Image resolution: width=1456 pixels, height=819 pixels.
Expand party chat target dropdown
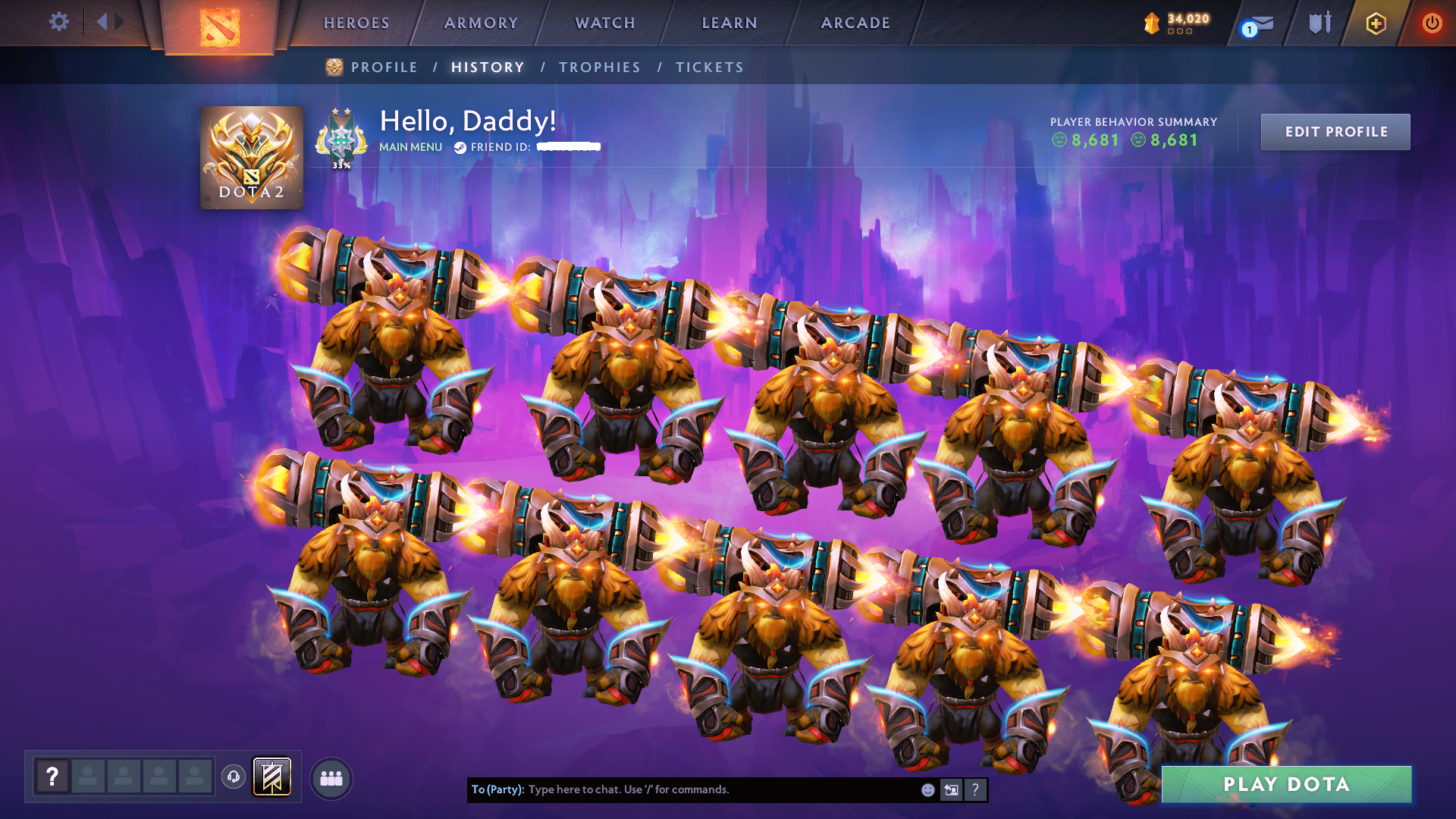(497, 789)
